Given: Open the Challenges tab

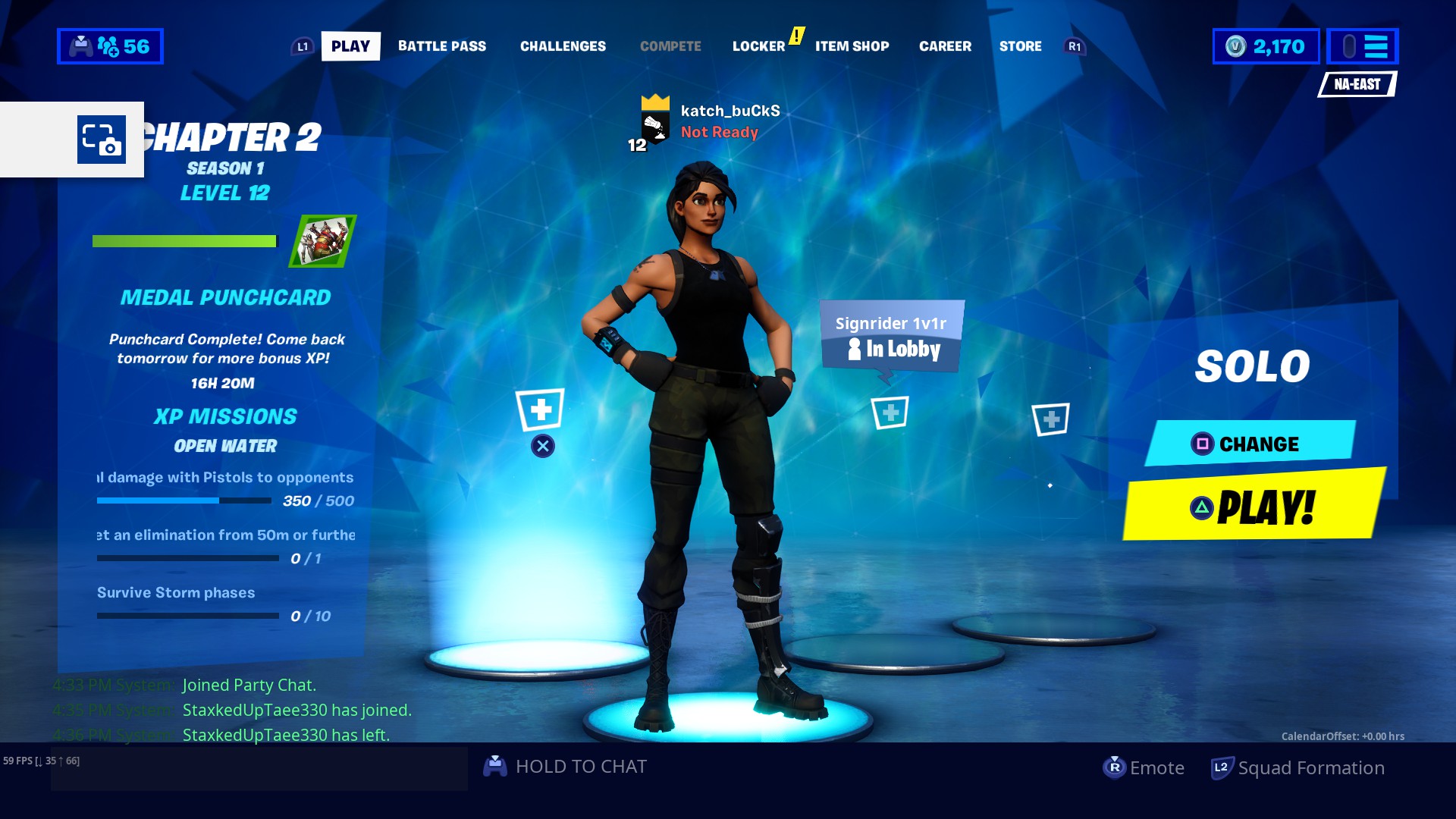Looking at the screenshot, I should [563, 46].
